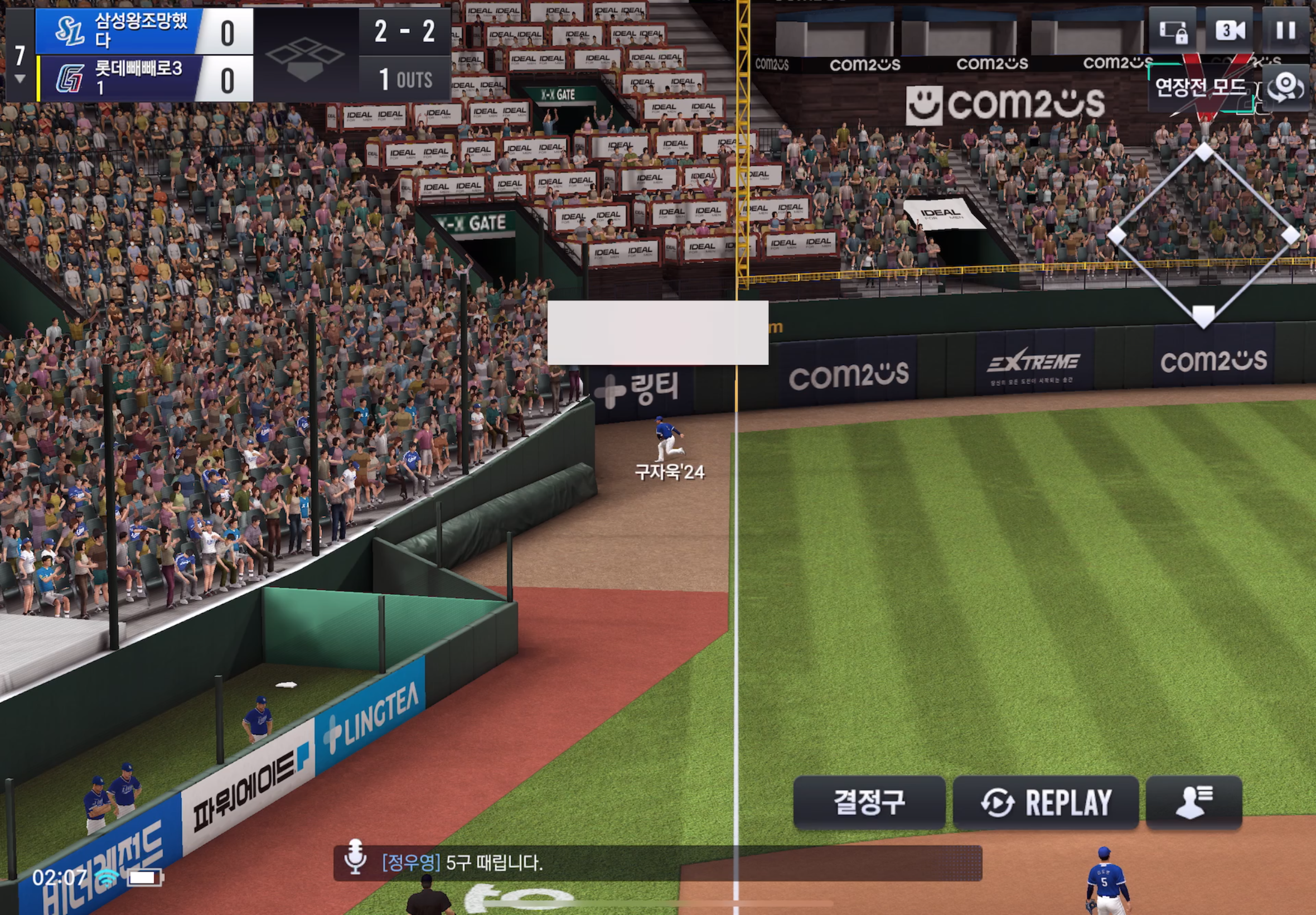
Task: Tap the rotate-view camera icon
Action: [1286, 88]
